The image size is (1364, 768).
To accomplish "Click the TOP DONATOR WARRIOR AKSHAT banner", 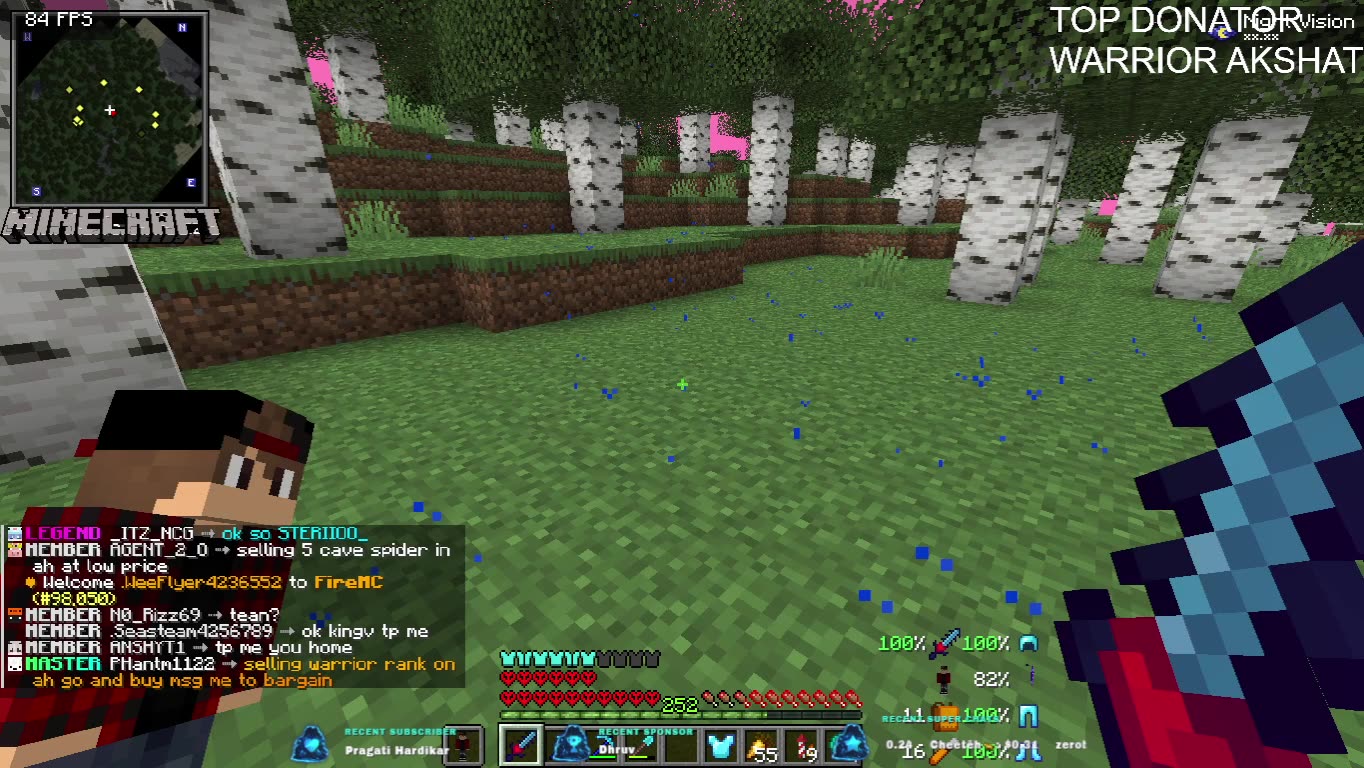I will (x=1200, y=40).
